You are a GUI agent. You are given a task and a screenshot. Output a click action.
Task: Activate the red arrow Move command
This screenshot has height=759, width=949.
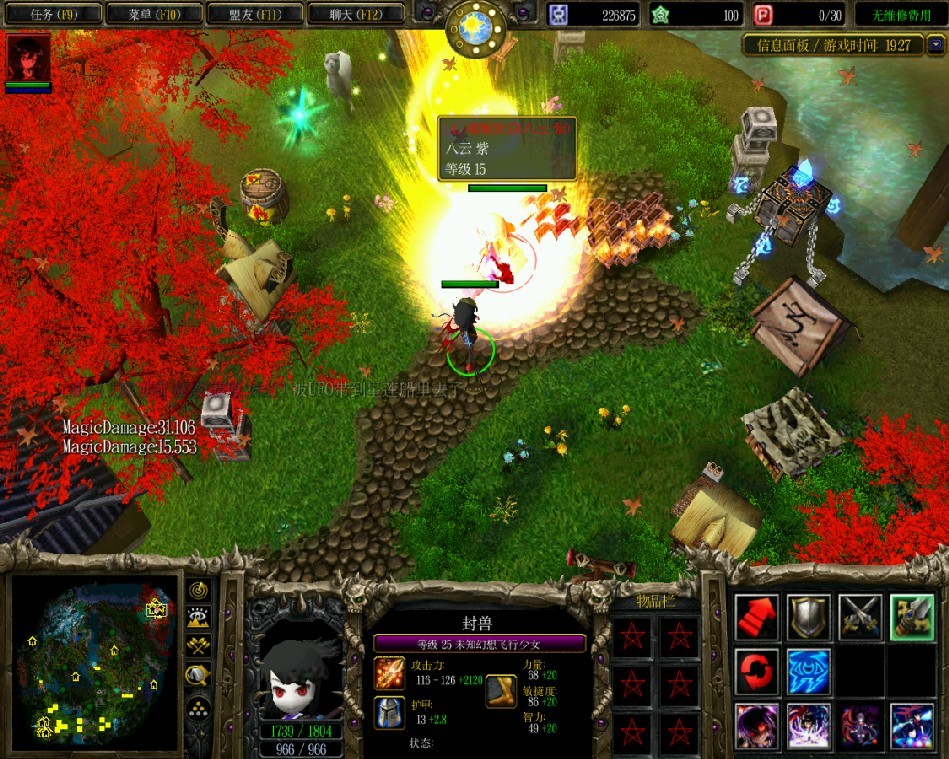pyautogui.click(x=757, y=617)
